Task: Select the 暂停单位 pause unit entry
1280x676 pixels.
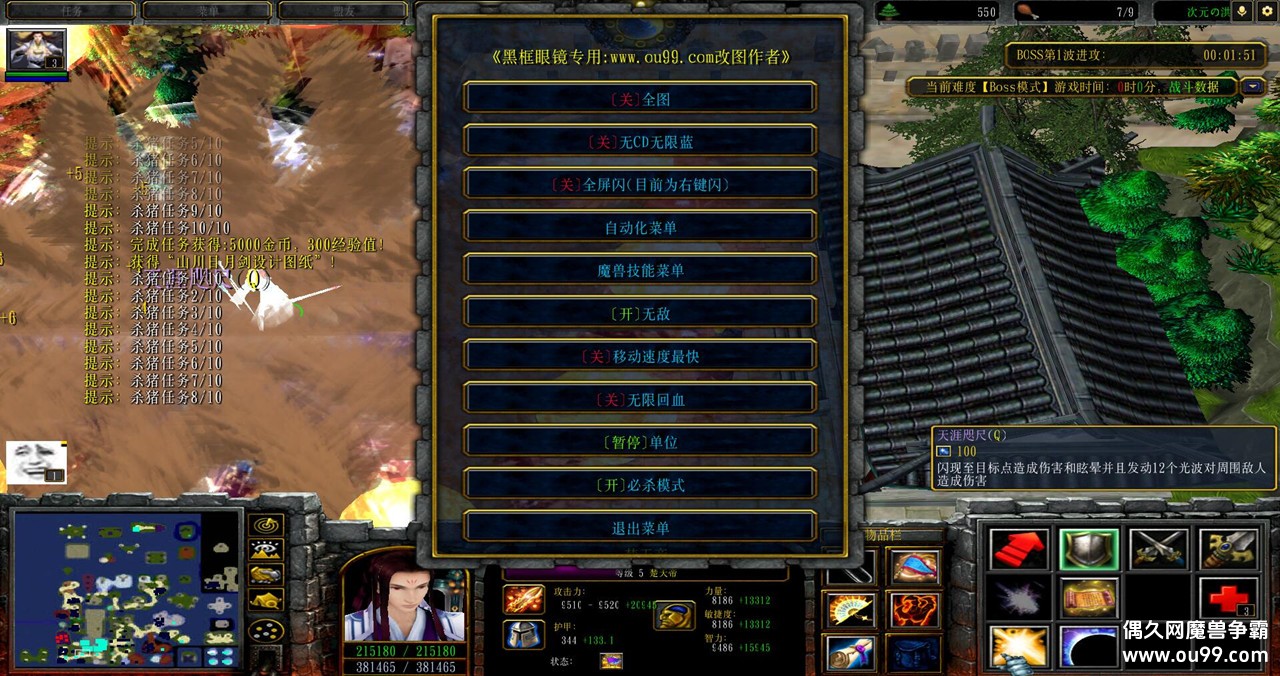Action: (640, 442)
